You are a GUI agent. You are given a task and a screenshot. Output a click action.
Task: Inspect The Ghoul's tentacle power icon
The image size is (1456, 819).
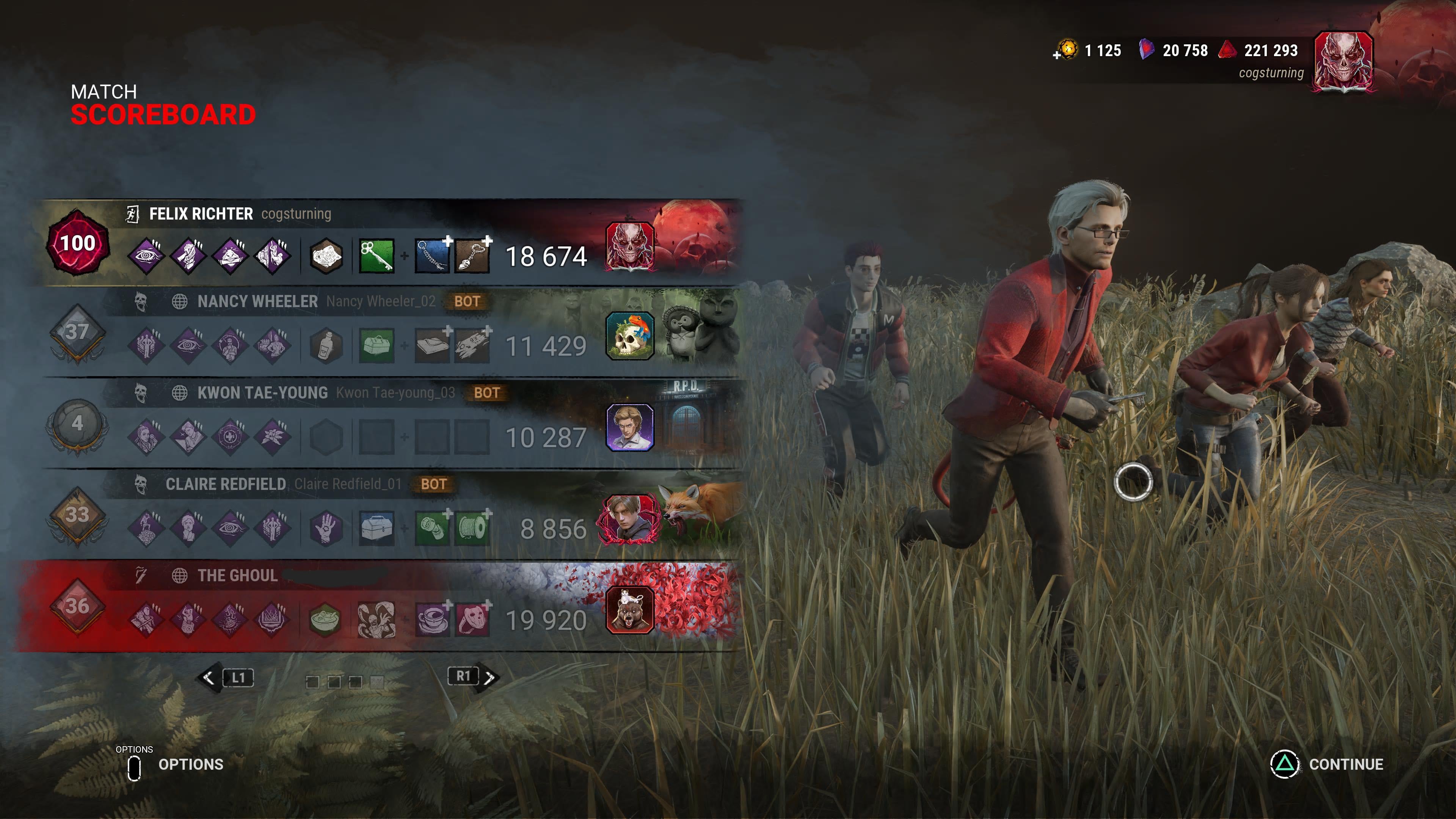click(x=376, y=620)
